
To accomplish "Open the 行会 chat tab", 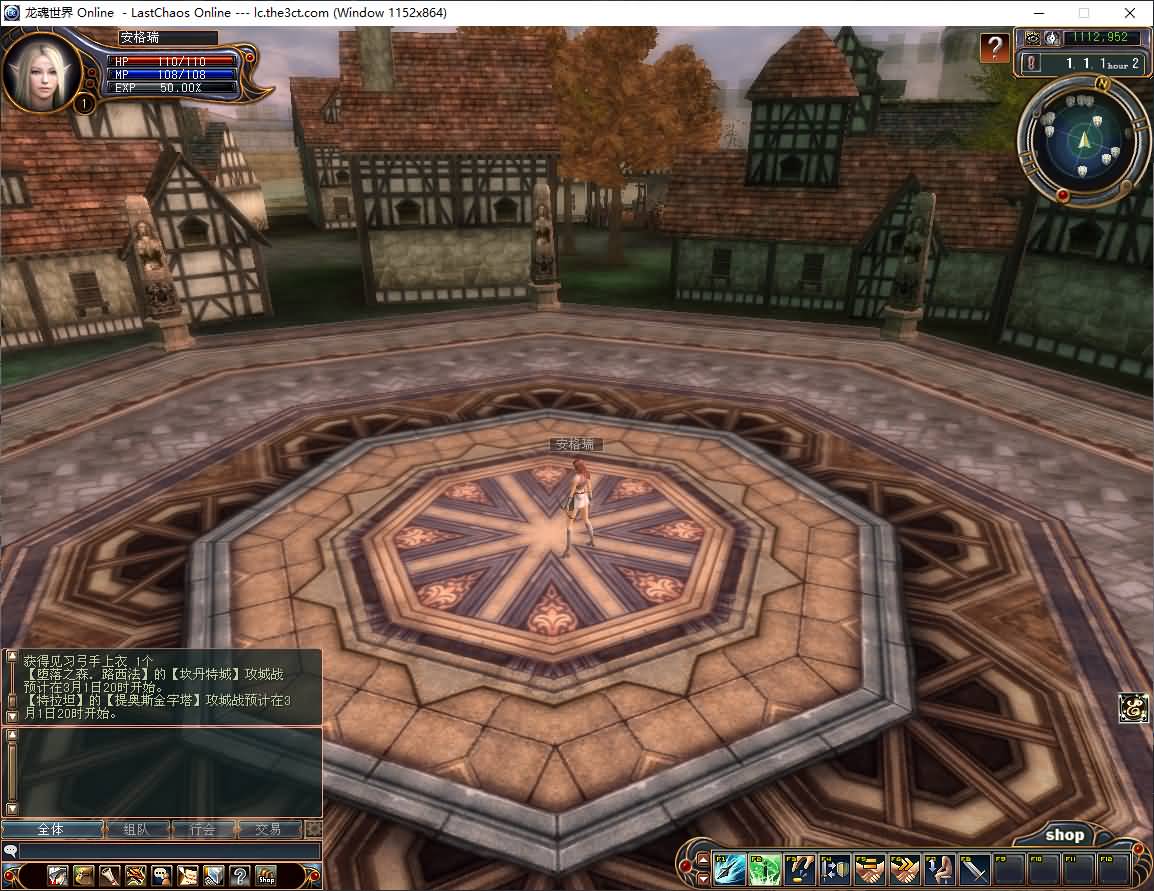I will tap(202, 830).
